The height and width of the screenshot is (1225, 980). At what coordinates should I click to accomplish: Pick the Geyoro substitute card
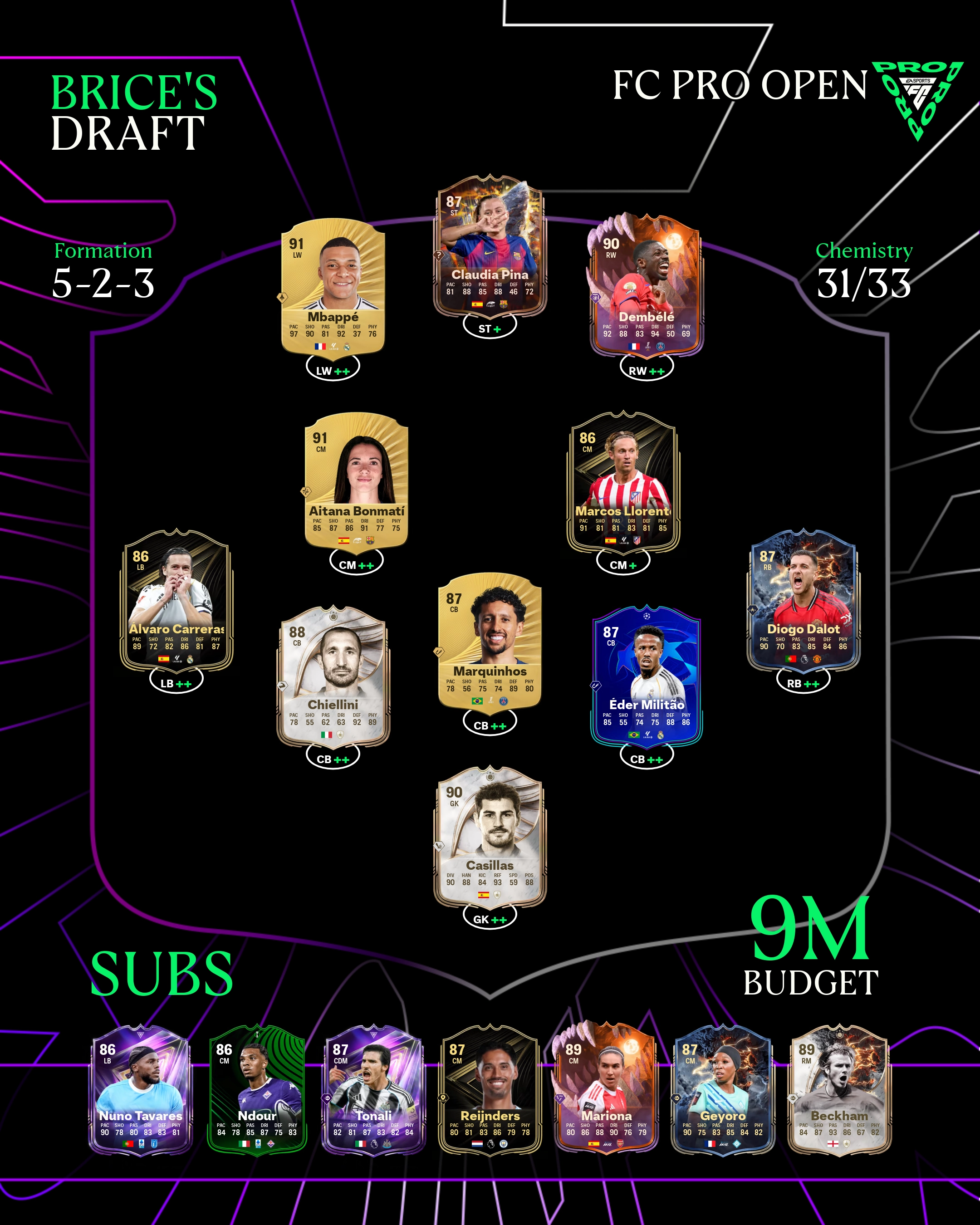click(x=723, y=1091)
